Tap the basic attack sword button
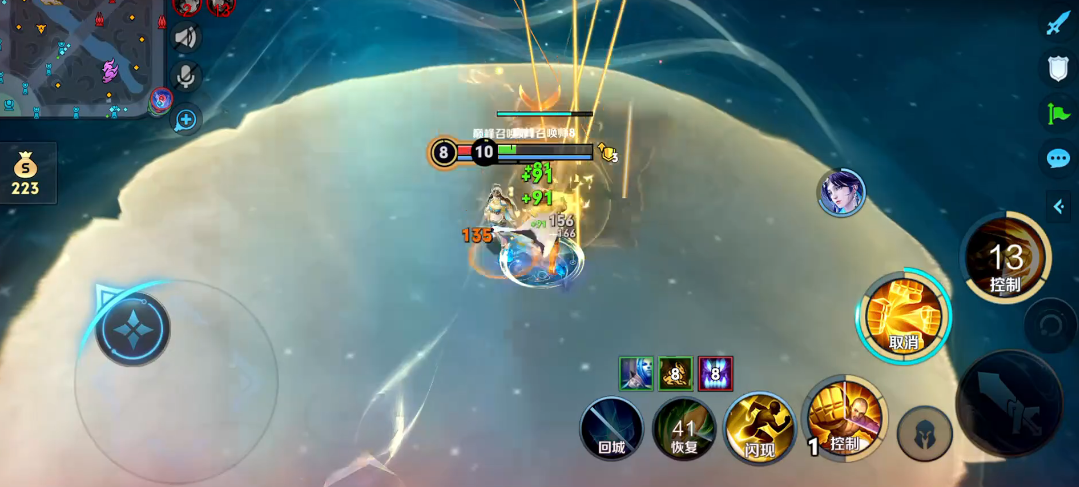The height and width of the screenshot is (487, 1079). click(1008, 404)
